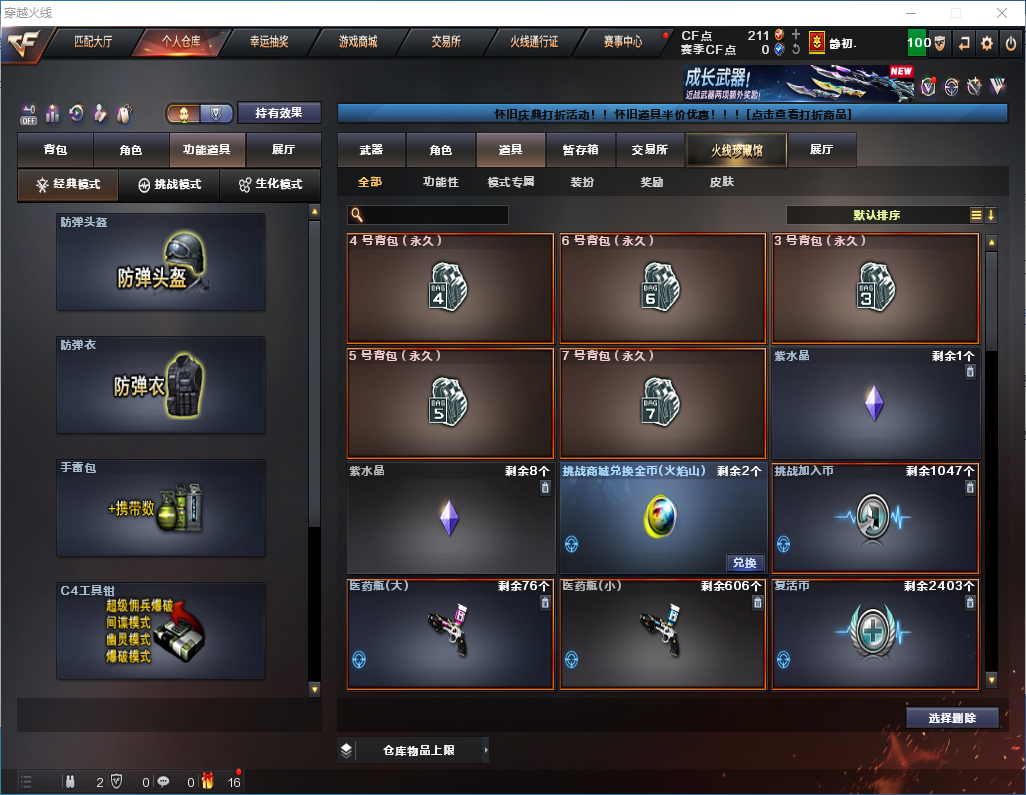Viewport: 1026px width, 795px height.
Task: Choose the 挑战模式 mode tab
Action: point(170,185)
